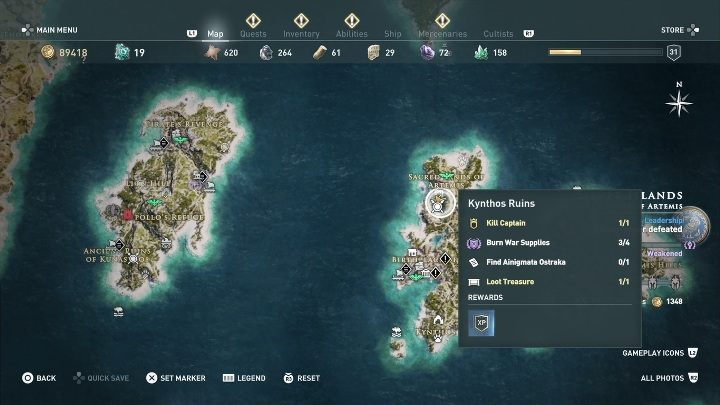Reset the map view
The height and width of the screenshot is (405, 720).
(301, 378)
